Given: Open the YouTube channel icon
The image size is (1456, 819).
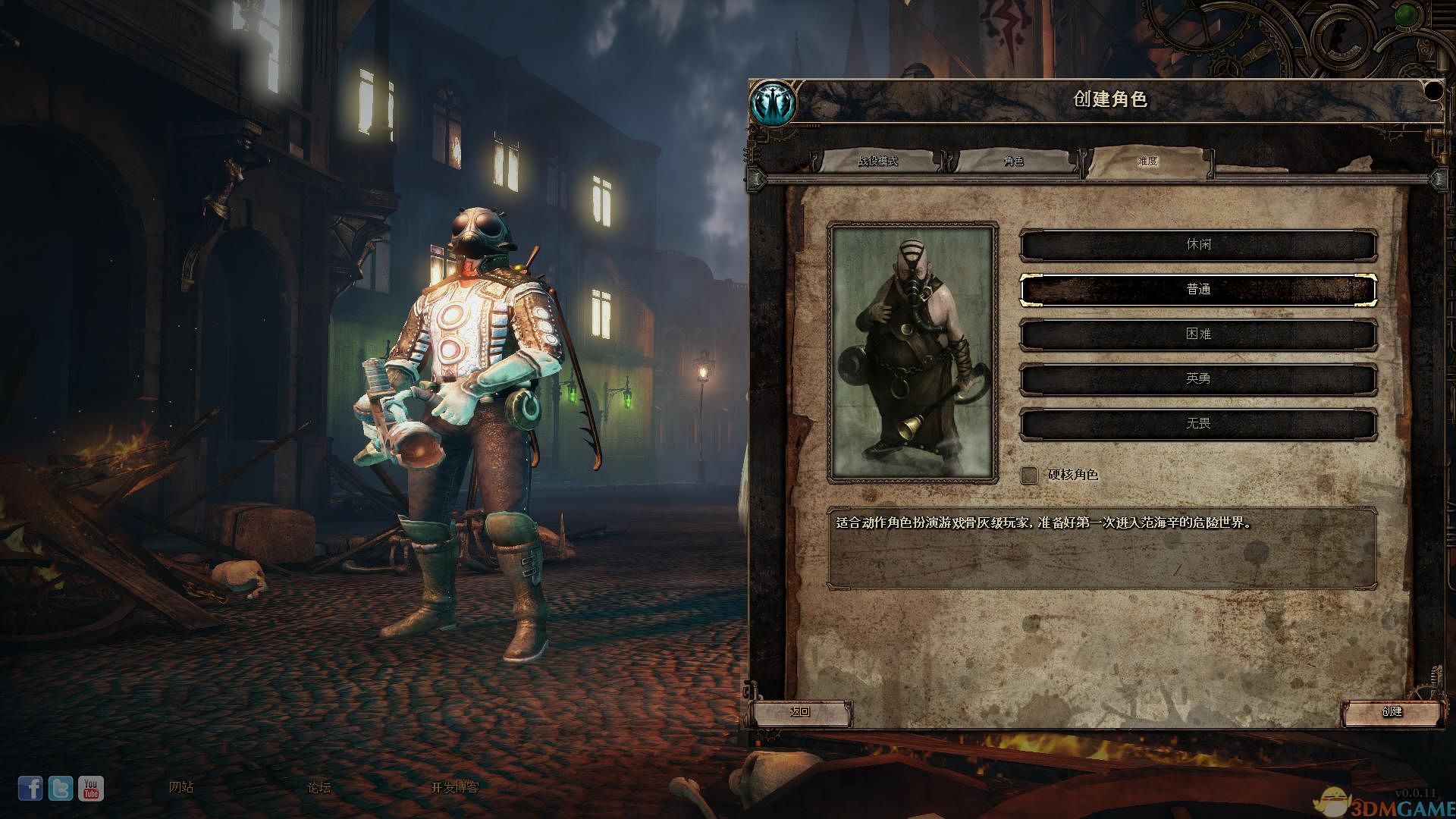Looking at the screenshot, I should [x=91, y=789].
